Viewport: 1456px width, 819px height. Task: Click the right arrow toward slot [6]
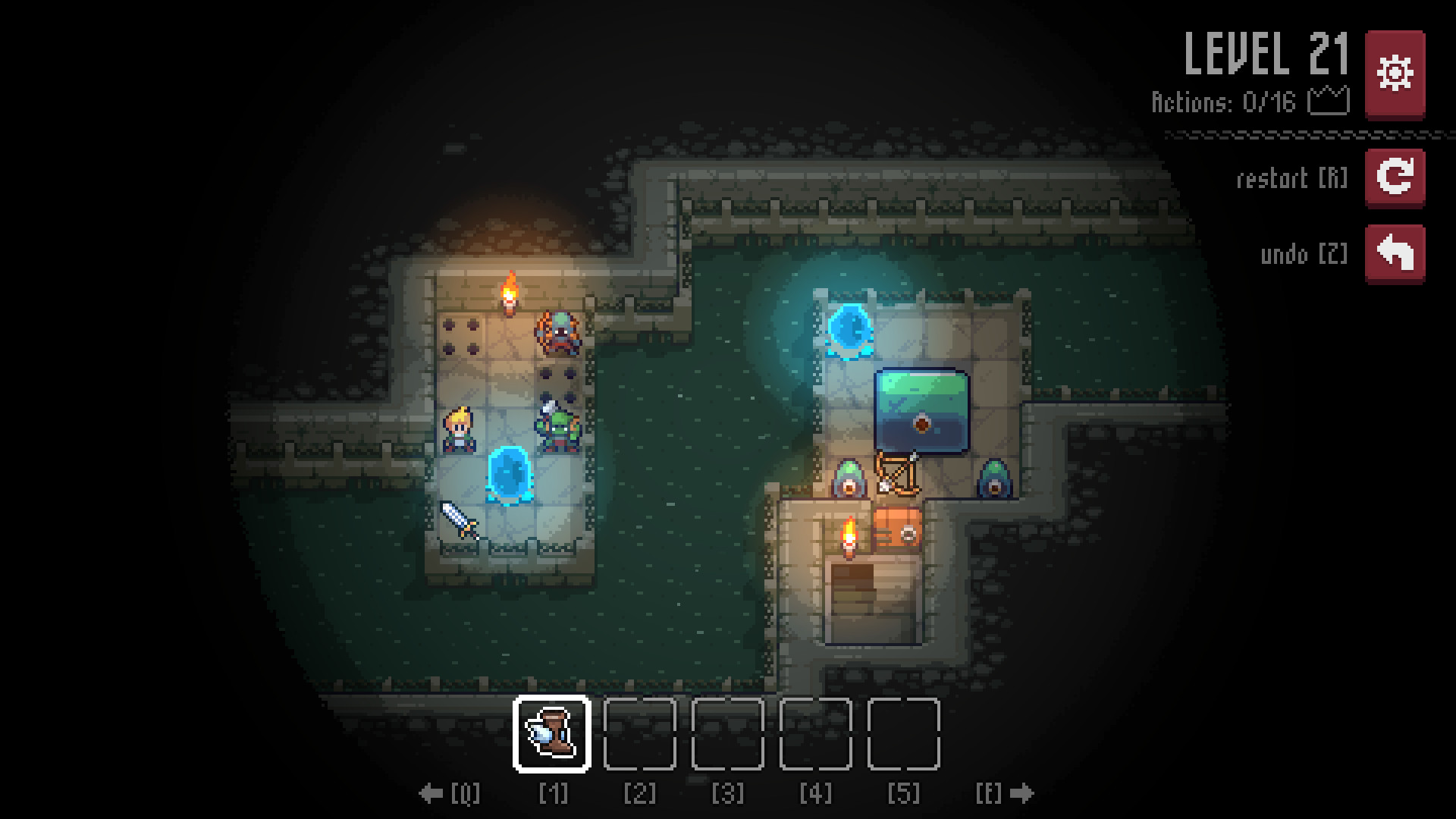tap(1023, 793)
